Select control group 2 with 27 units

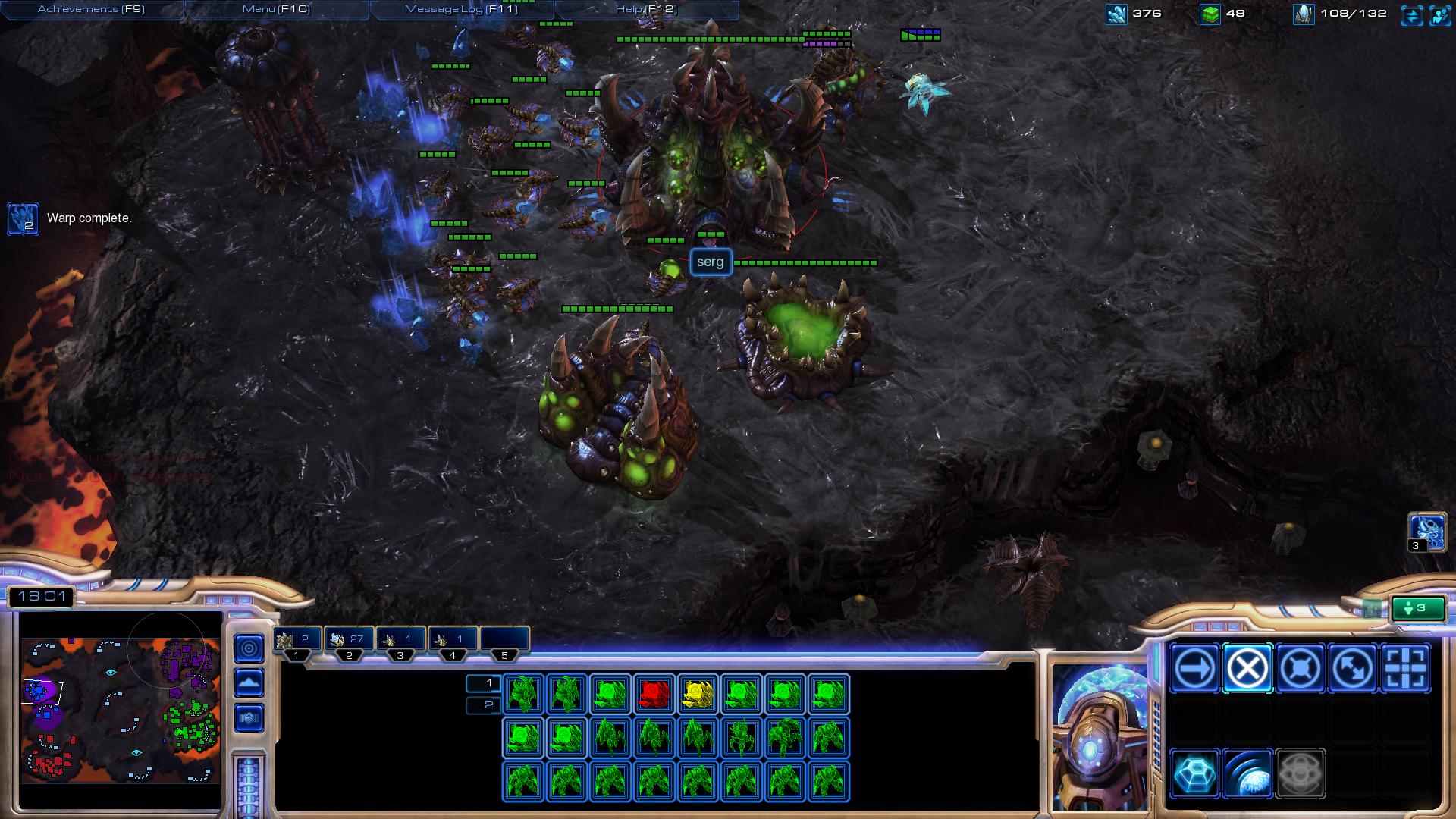tap(349, 641)
